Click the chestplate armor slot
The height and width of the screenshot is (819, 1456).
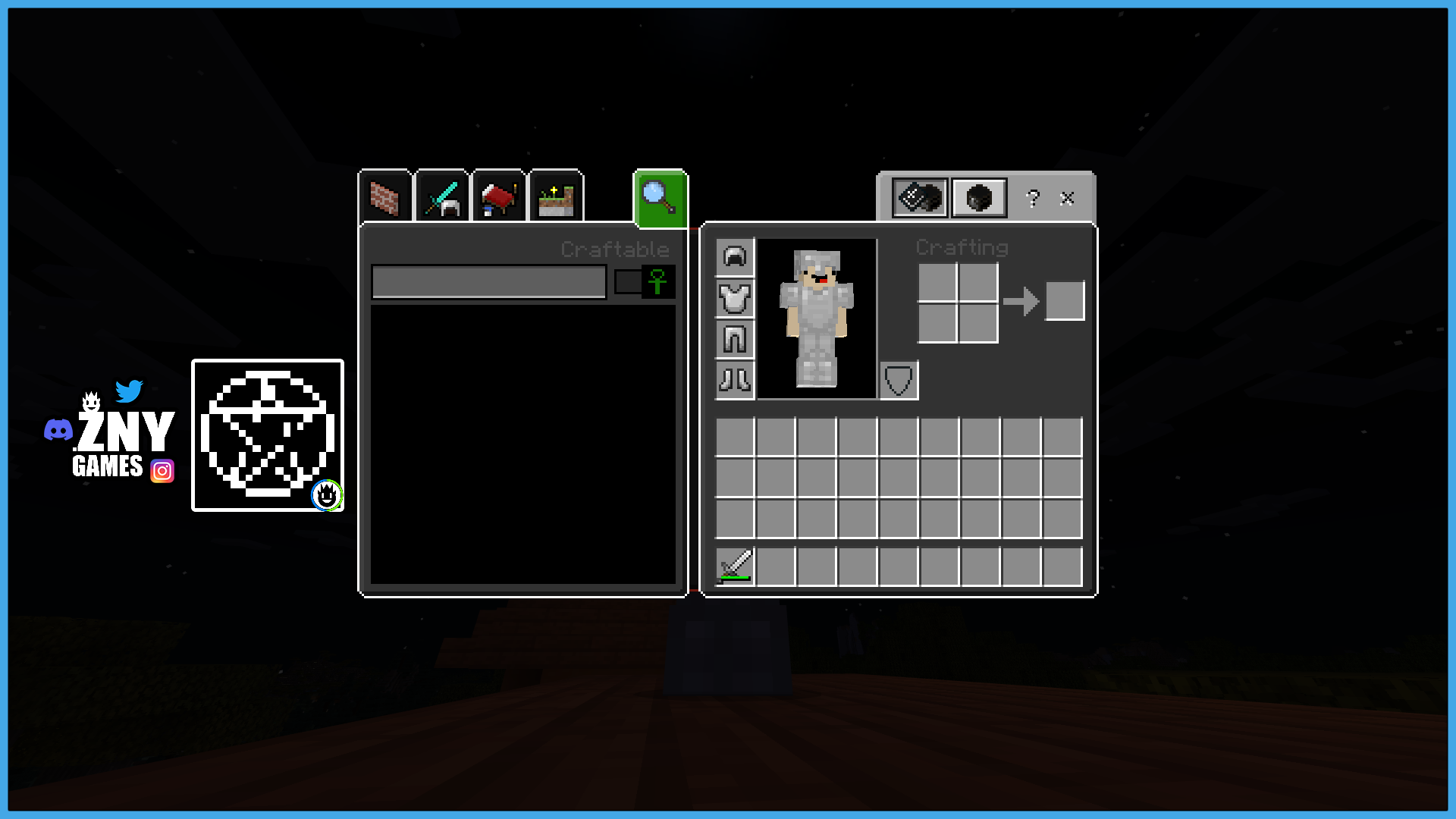point(735,299)
